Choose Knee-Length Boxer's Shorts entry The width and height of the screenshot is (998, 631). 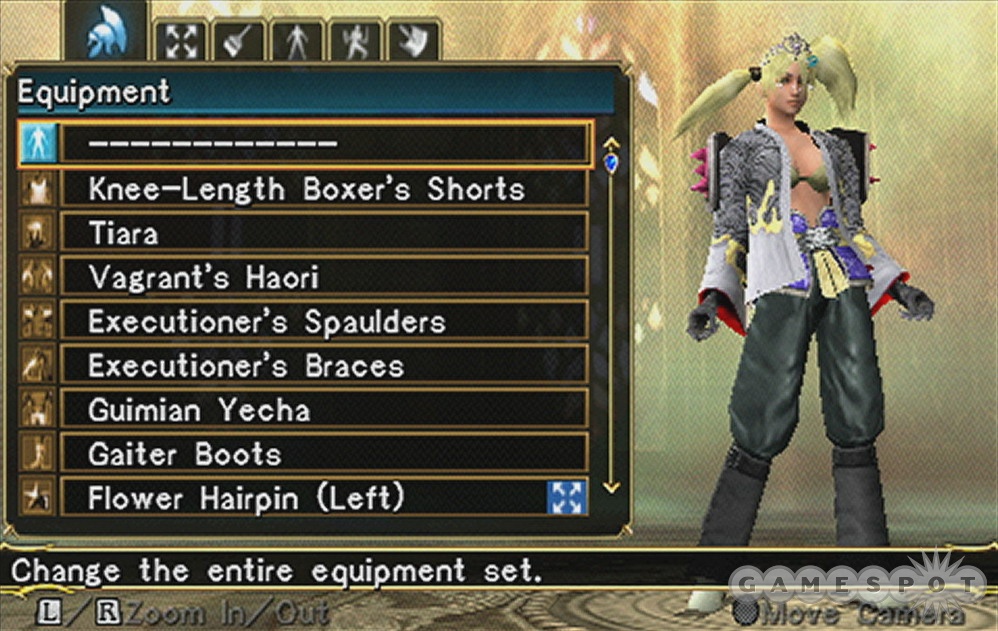[323, 188]
